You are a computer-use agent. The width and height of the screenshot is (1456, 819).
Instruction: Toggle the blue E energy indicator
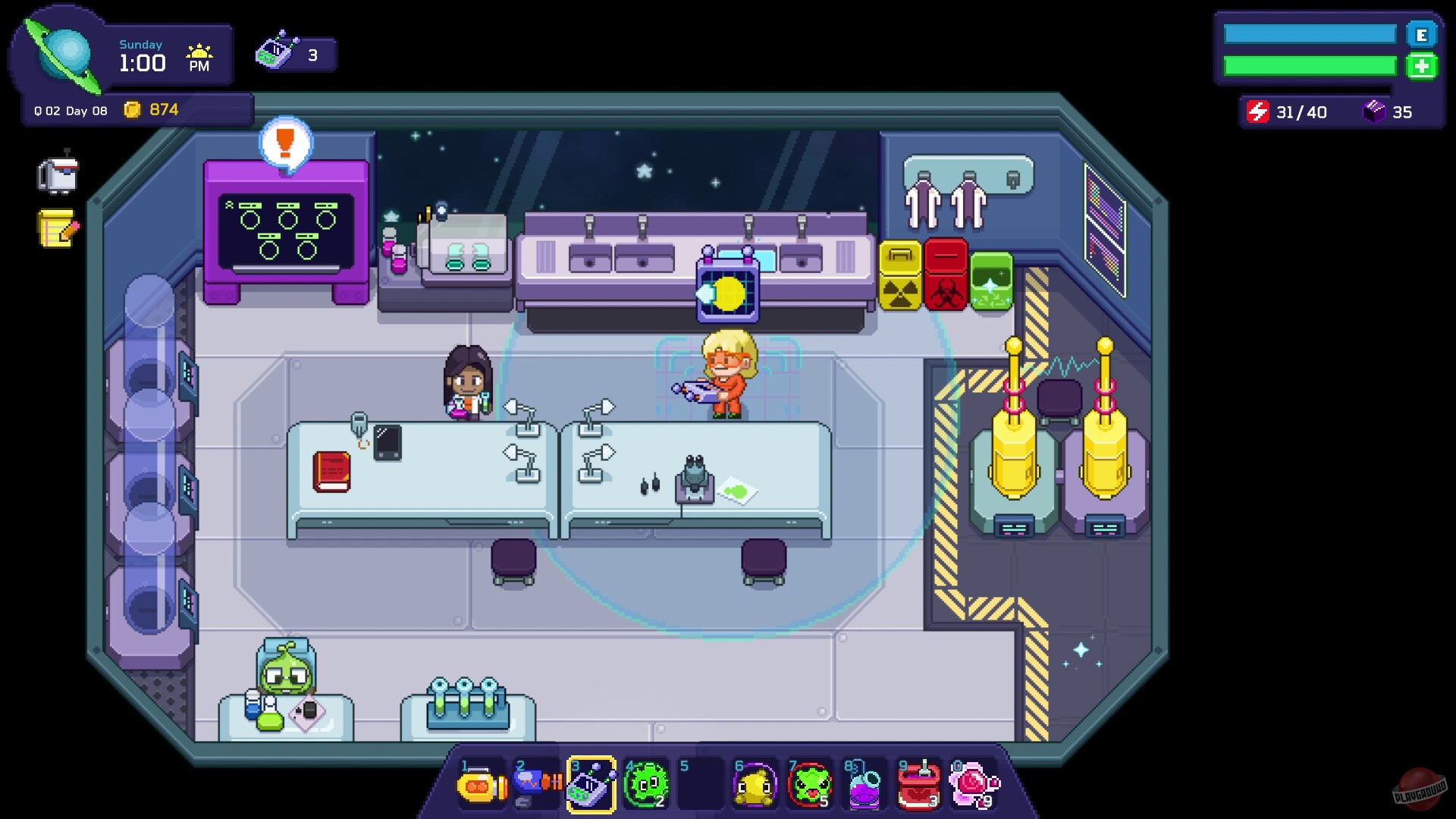(x=1423, y=34)
